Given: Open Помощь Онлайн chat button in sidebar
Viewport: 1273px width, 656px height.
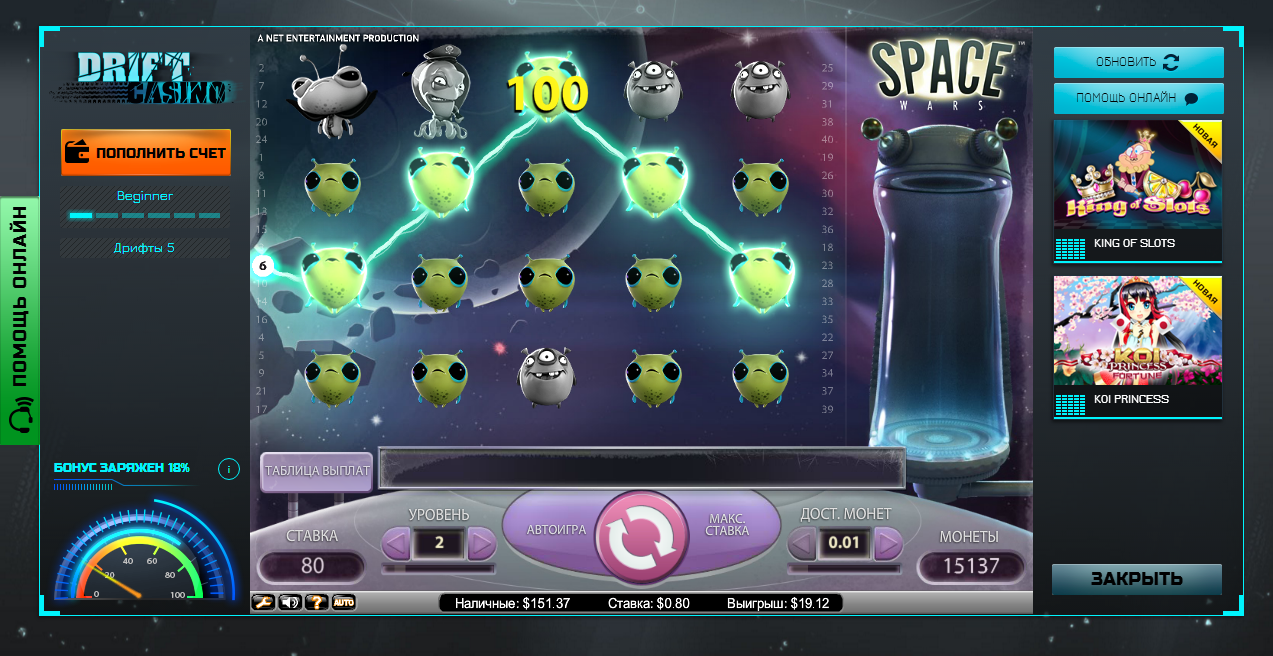Looking at the screenshot, I should [1138, 98].
